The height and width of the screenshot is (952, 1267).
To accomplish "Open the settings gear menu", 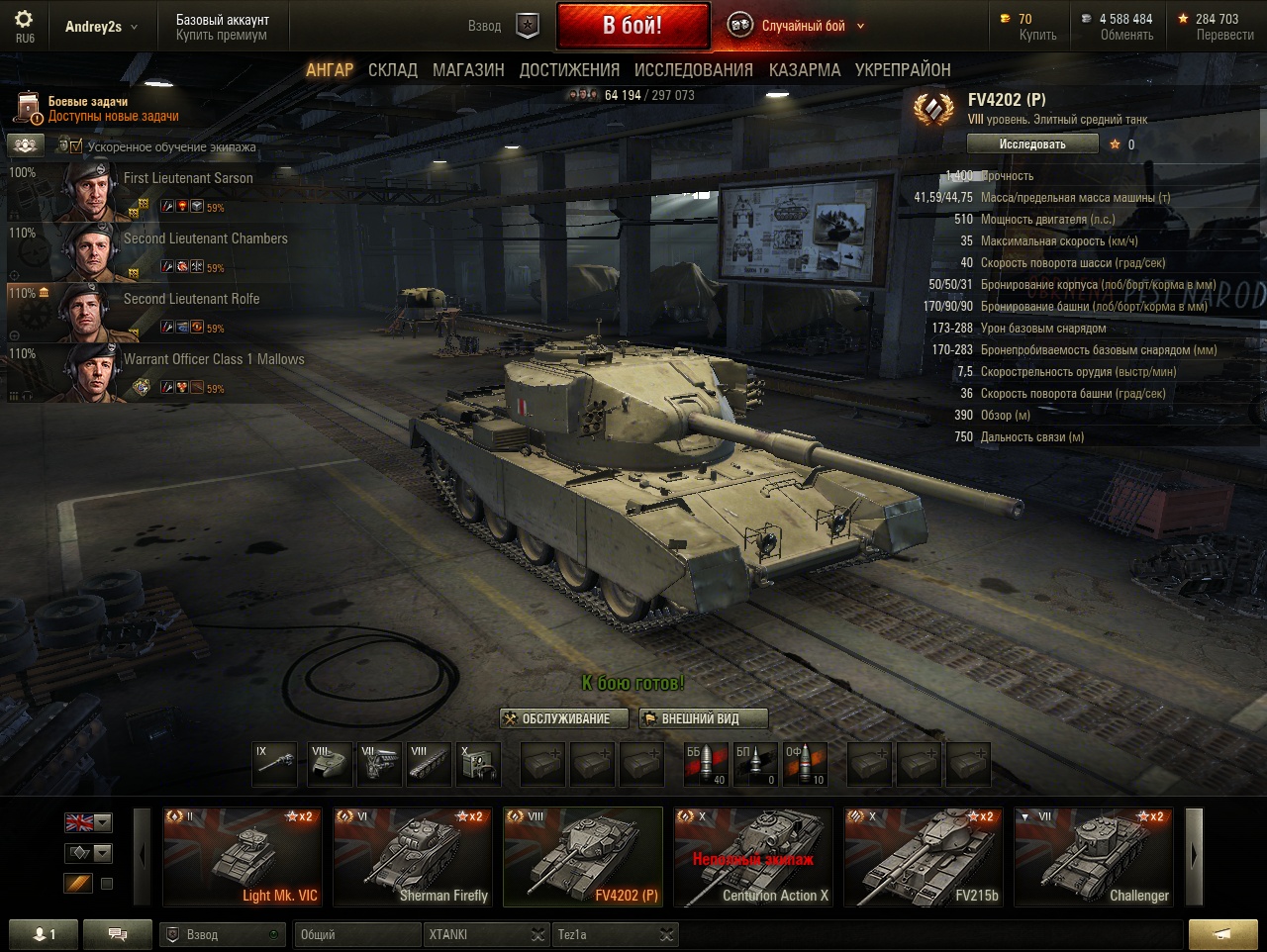I will (24, 21).
